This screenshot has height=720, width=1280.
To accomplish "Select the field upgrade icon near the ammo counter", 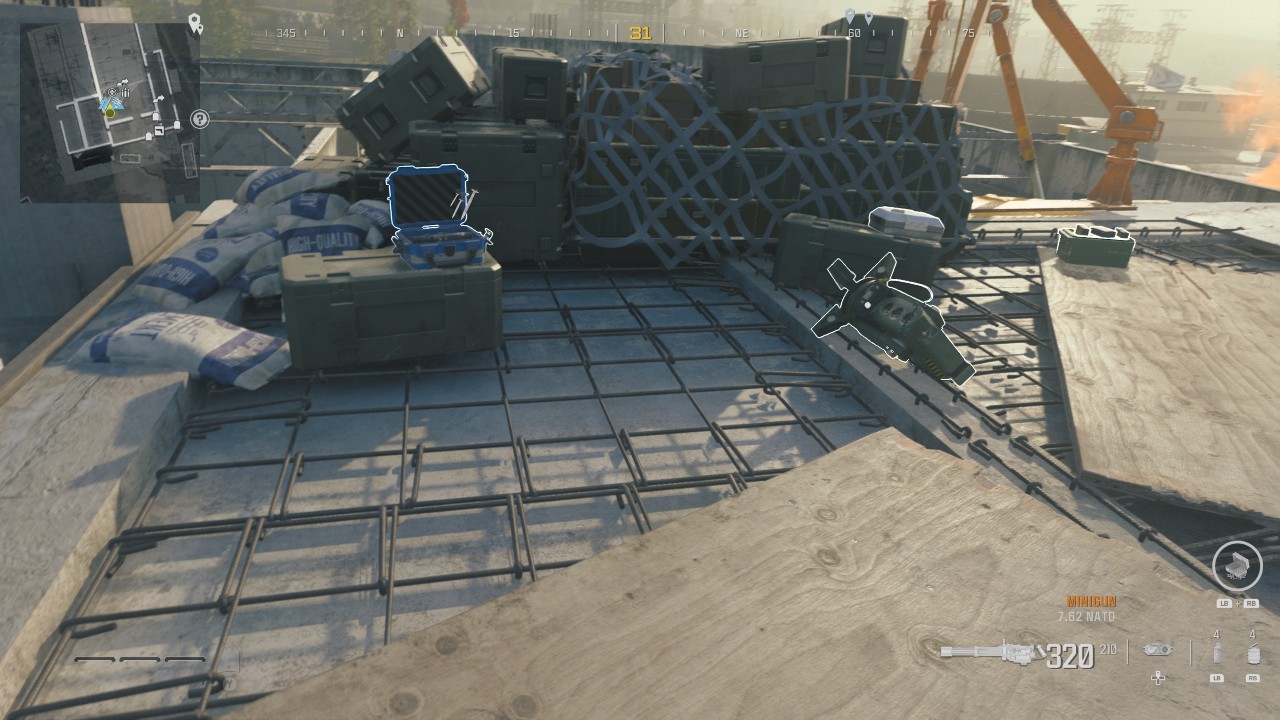I will point(1158,650).
